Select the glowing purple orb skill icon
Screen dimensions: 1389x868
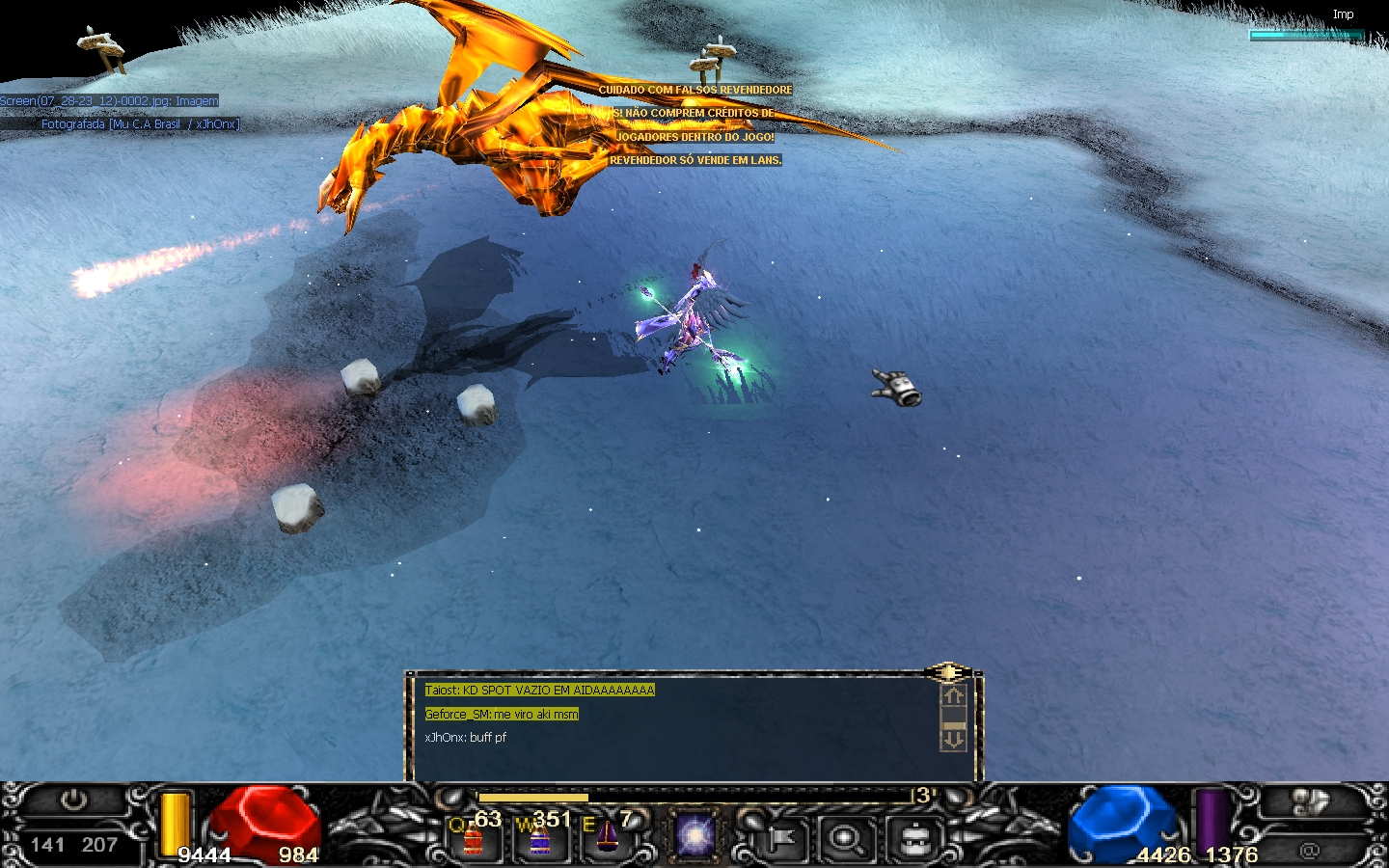click(694, 835)
